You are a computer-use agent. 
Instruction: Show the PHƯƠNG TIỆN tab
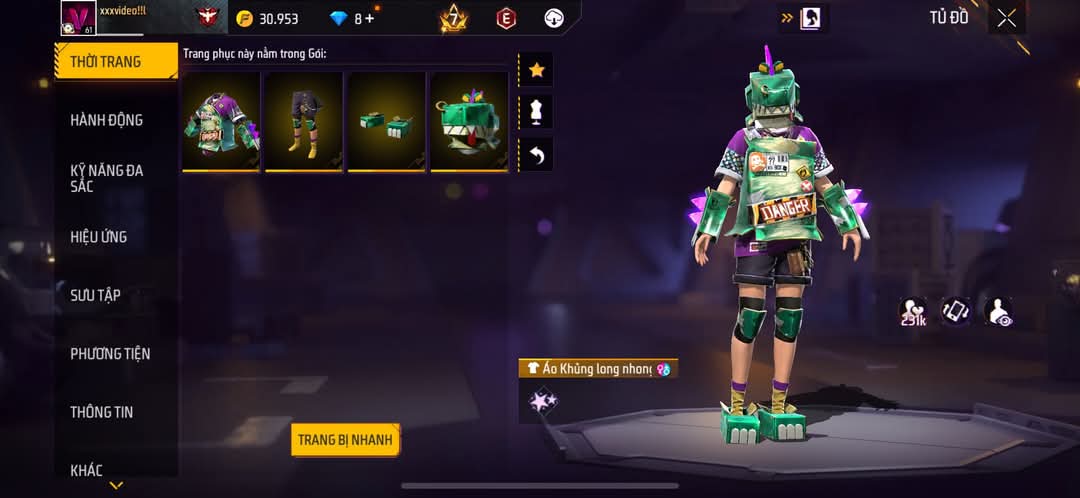(x=110, y=354)
